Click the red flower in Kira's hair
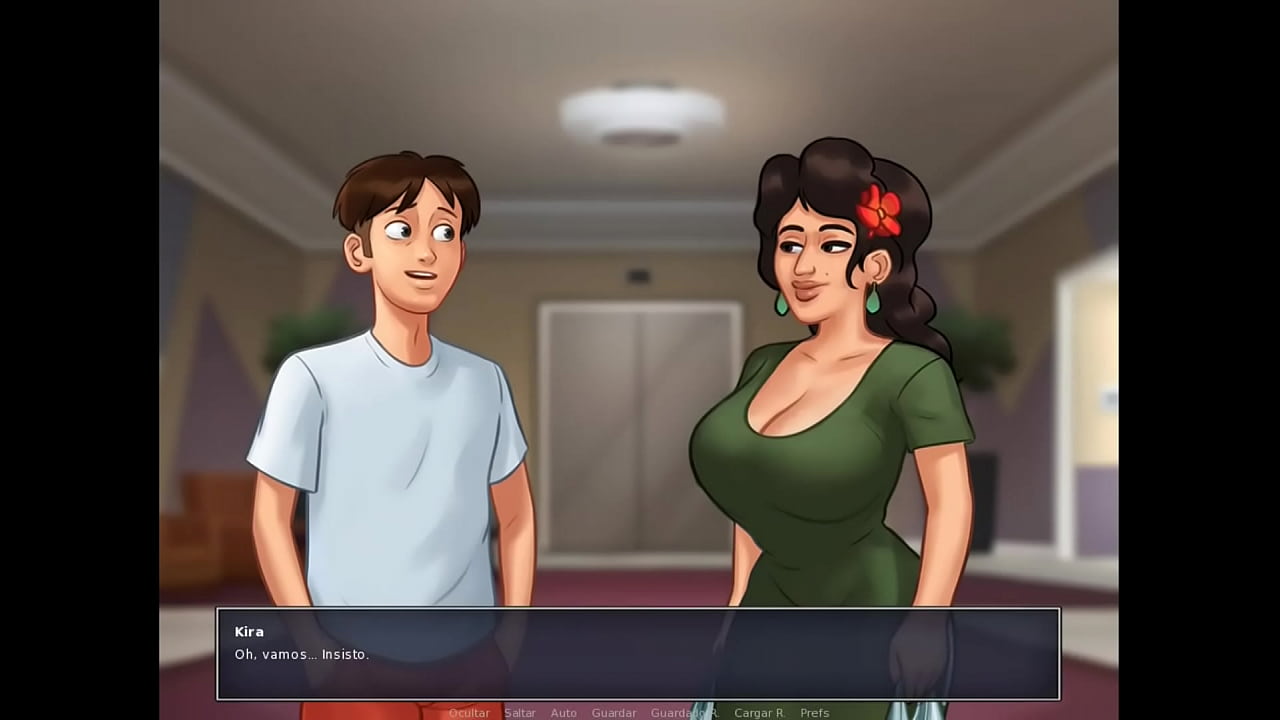 coord(880,210)
